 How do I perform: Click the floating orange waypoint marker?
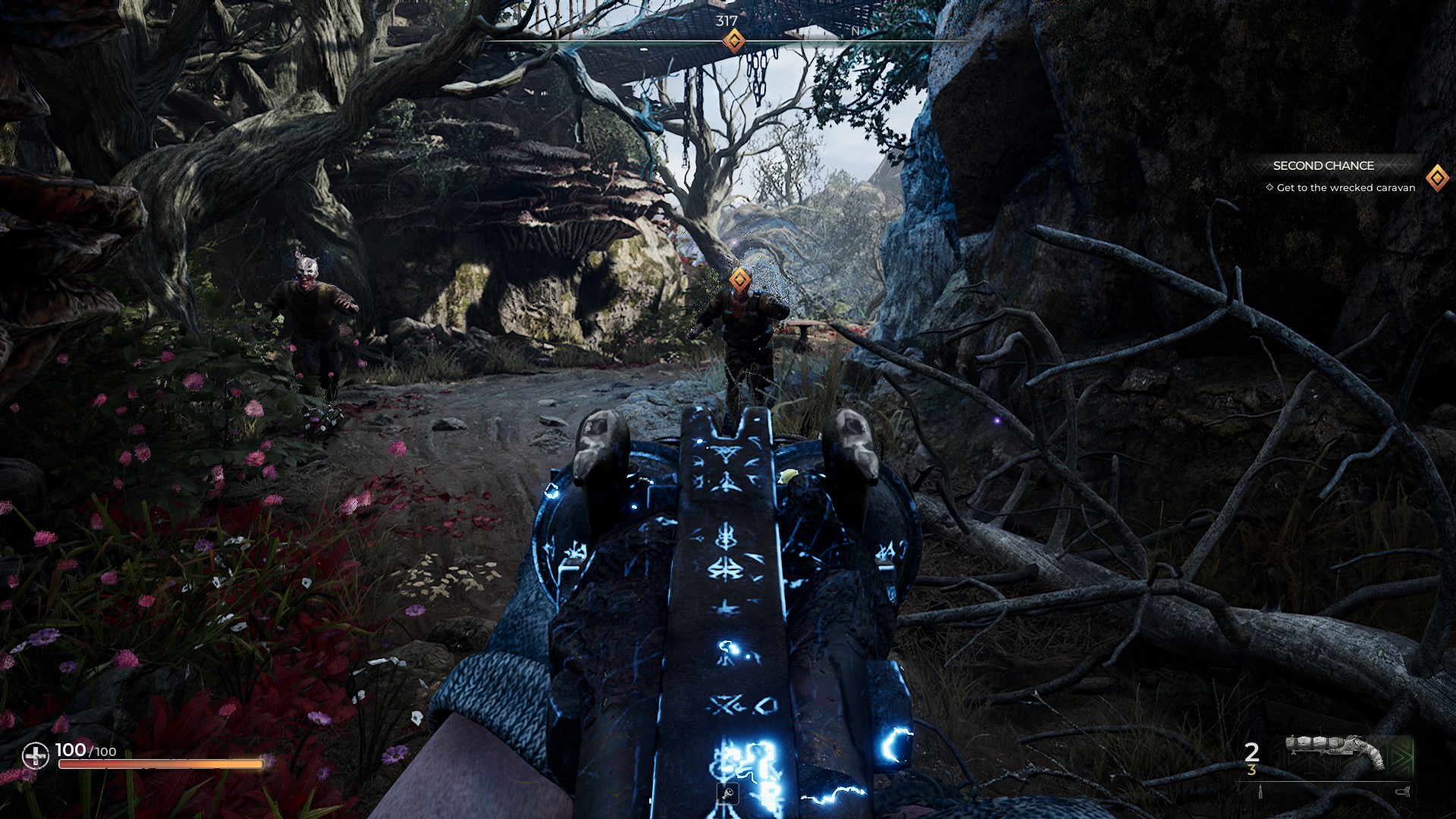pos(740,280)
